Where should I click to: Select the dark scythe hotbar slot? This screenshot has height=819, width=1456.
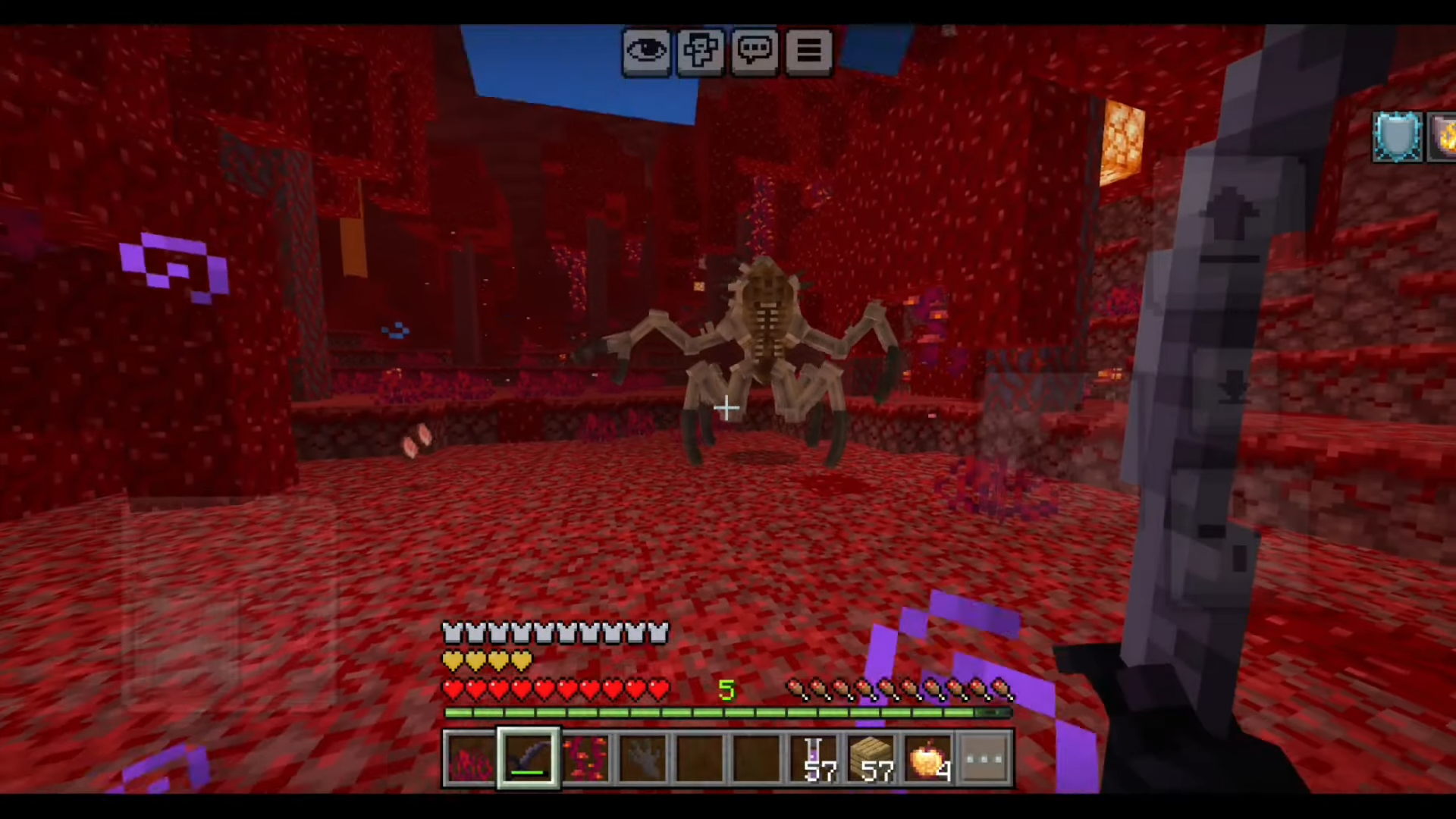point(529,758)
